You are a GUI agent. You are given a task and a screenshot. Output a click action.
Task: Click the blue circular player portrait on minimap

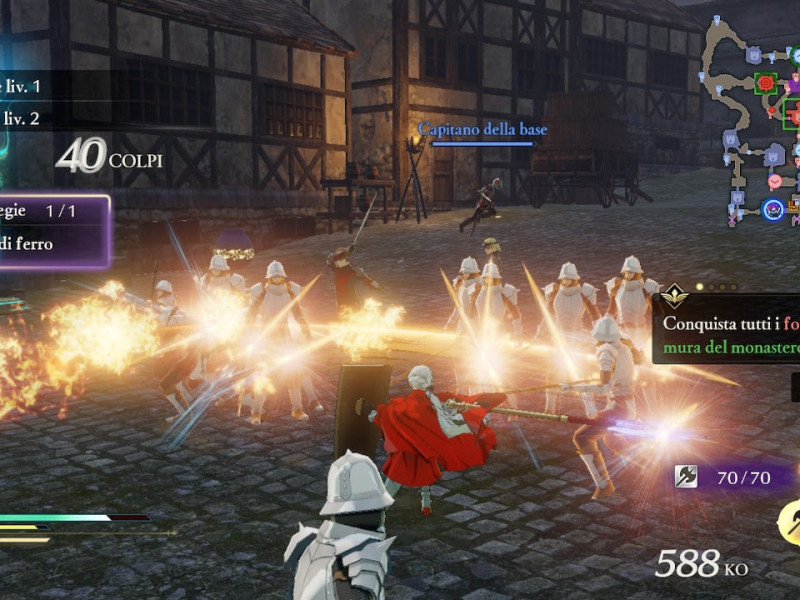772,209
